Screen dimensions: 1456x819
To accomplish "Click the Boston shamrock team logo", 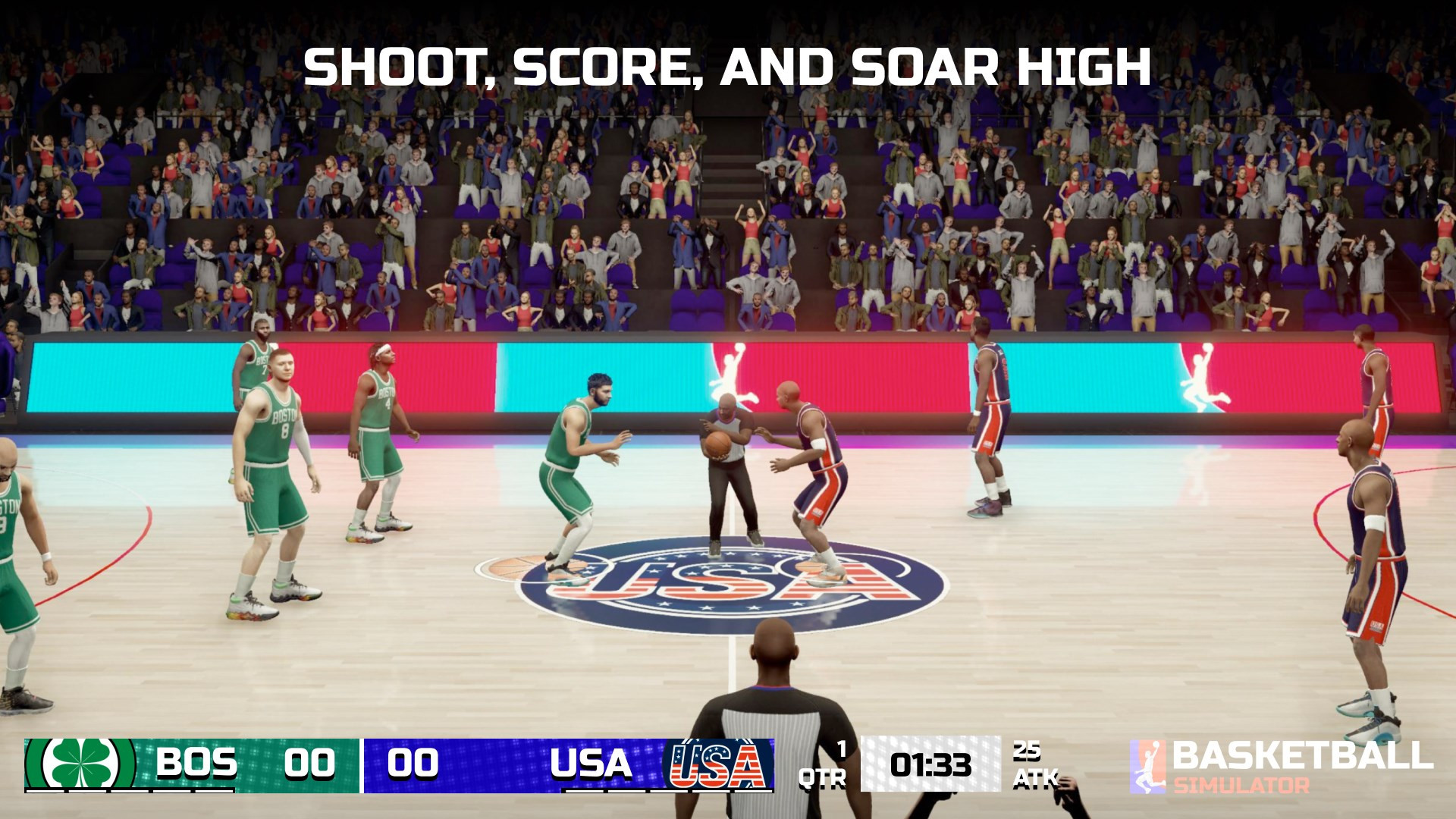I will click(x=80, y=764).
